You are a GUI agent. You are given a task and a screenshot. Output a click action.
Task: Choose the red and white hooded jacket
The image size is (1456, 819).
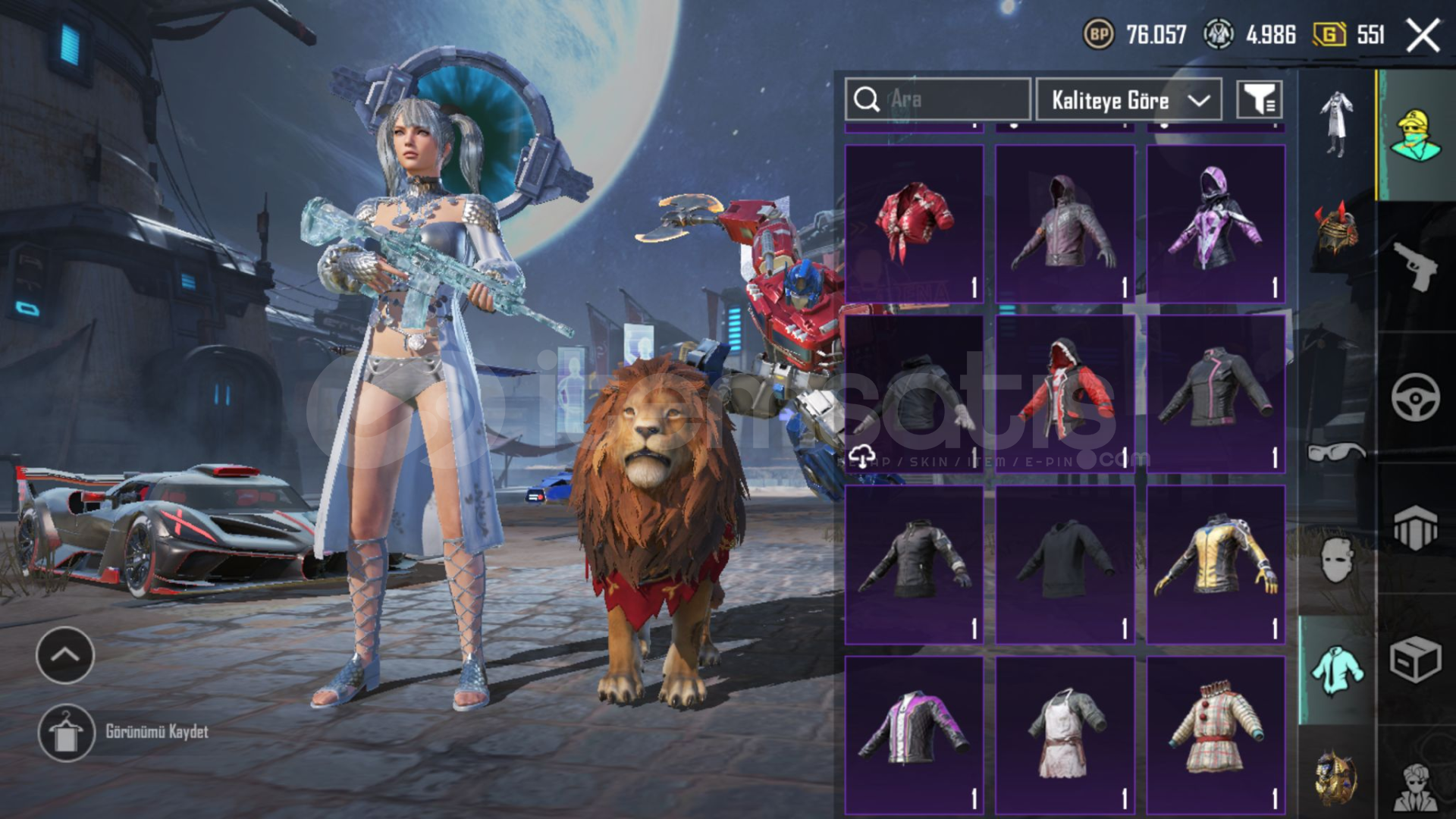pos(1065,394)
